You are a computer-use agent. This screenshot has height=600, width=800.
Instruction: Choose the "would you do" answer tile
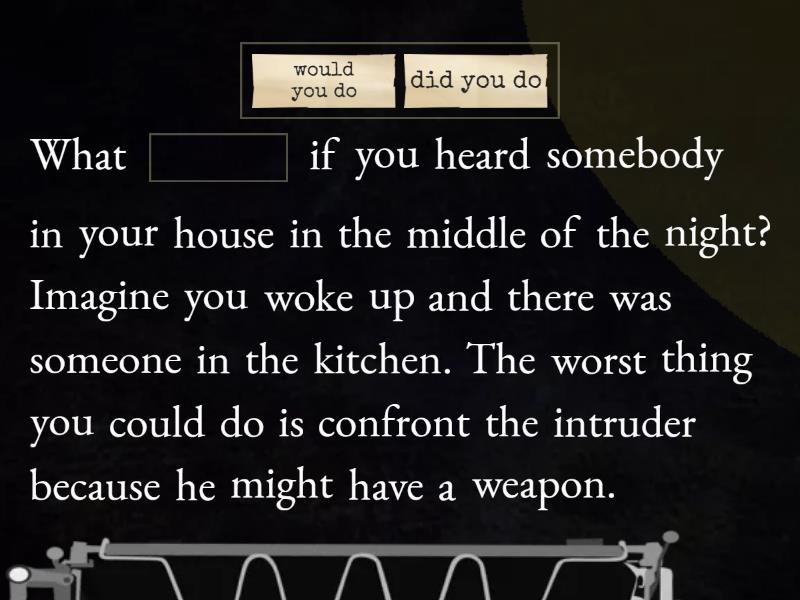(324, 81)
